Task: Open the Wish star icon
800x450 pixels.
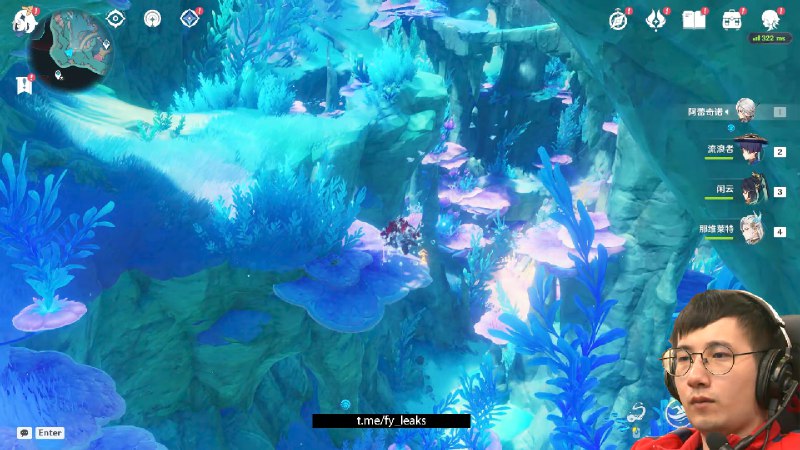Action: [656, 19]
